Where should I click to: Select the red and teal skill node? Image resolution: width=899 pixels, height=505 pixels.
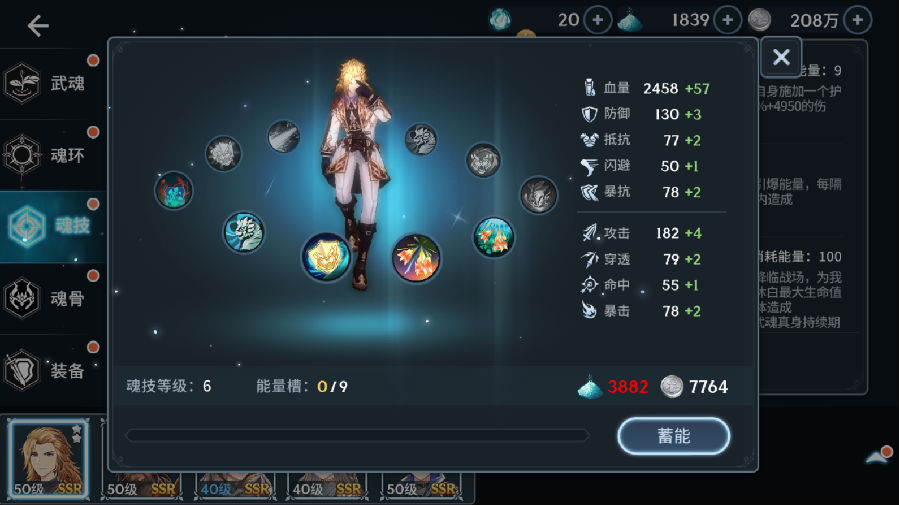click(174, 190)
